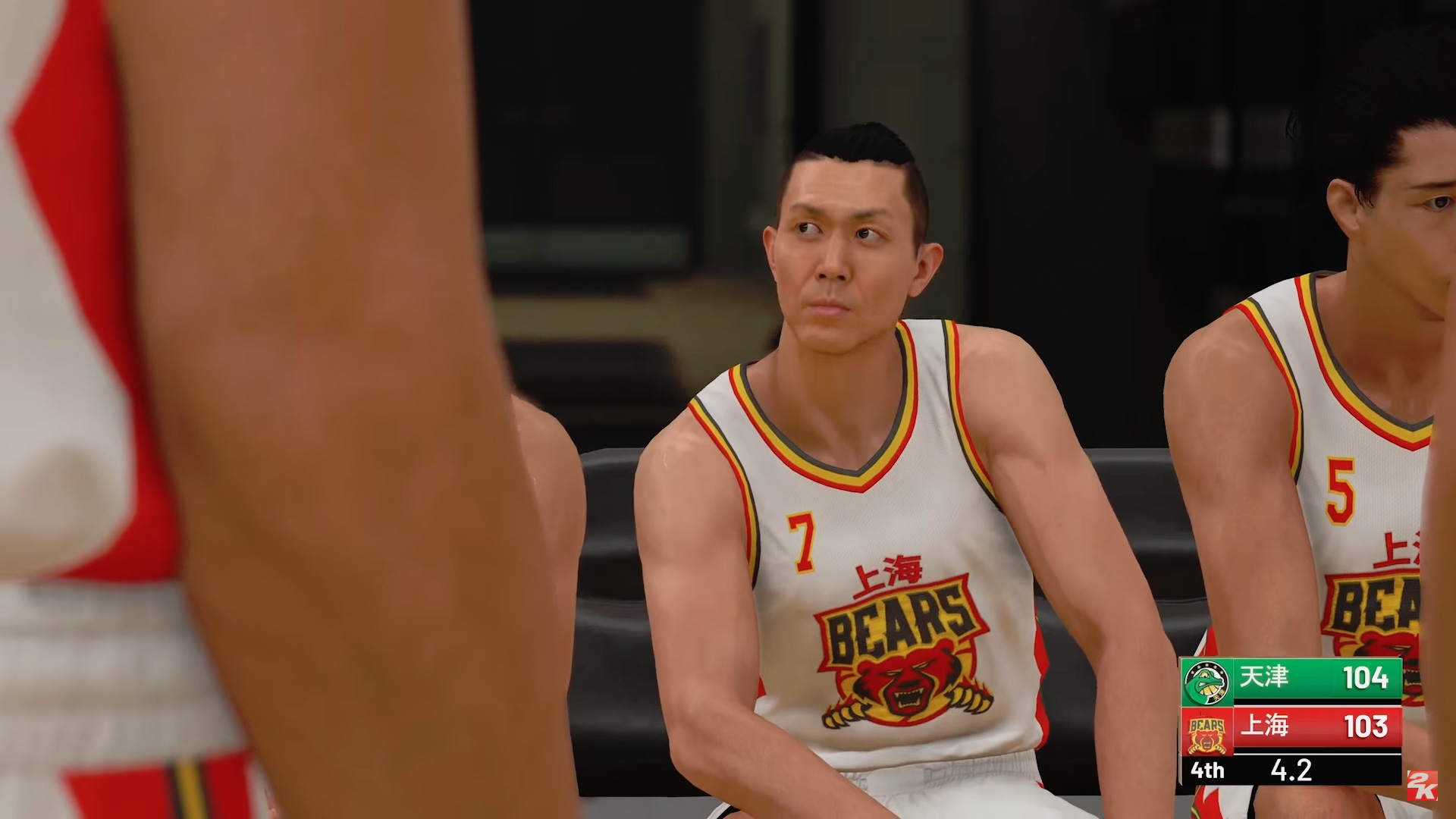Expand the Shanghai 103 score entry
The image size is (1456, 819).
pyautogui.click(x=1366, y=726)
